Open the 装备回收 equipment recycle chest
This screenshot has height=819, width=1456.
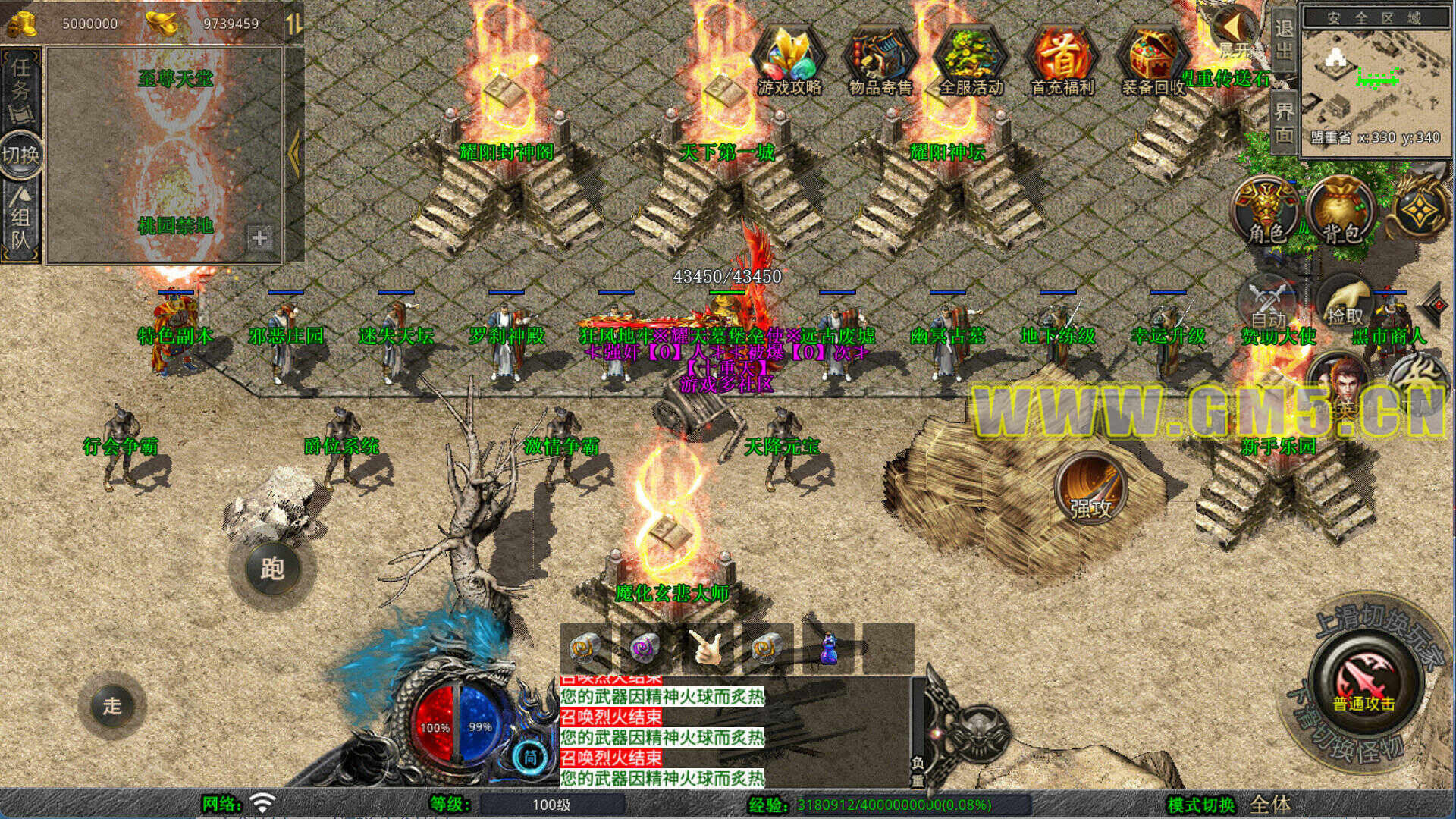1153,62
